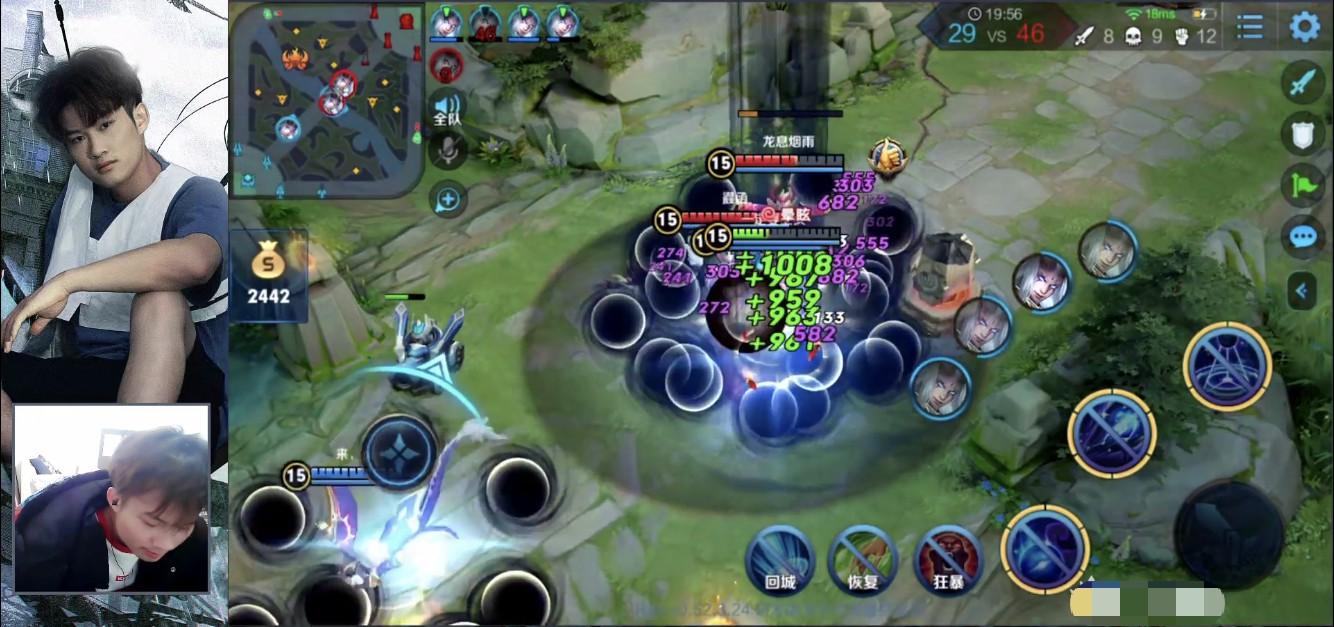Open the gear settings menu
Viewport: 1334px width, 627px height.
click(x=1304, y=26)
